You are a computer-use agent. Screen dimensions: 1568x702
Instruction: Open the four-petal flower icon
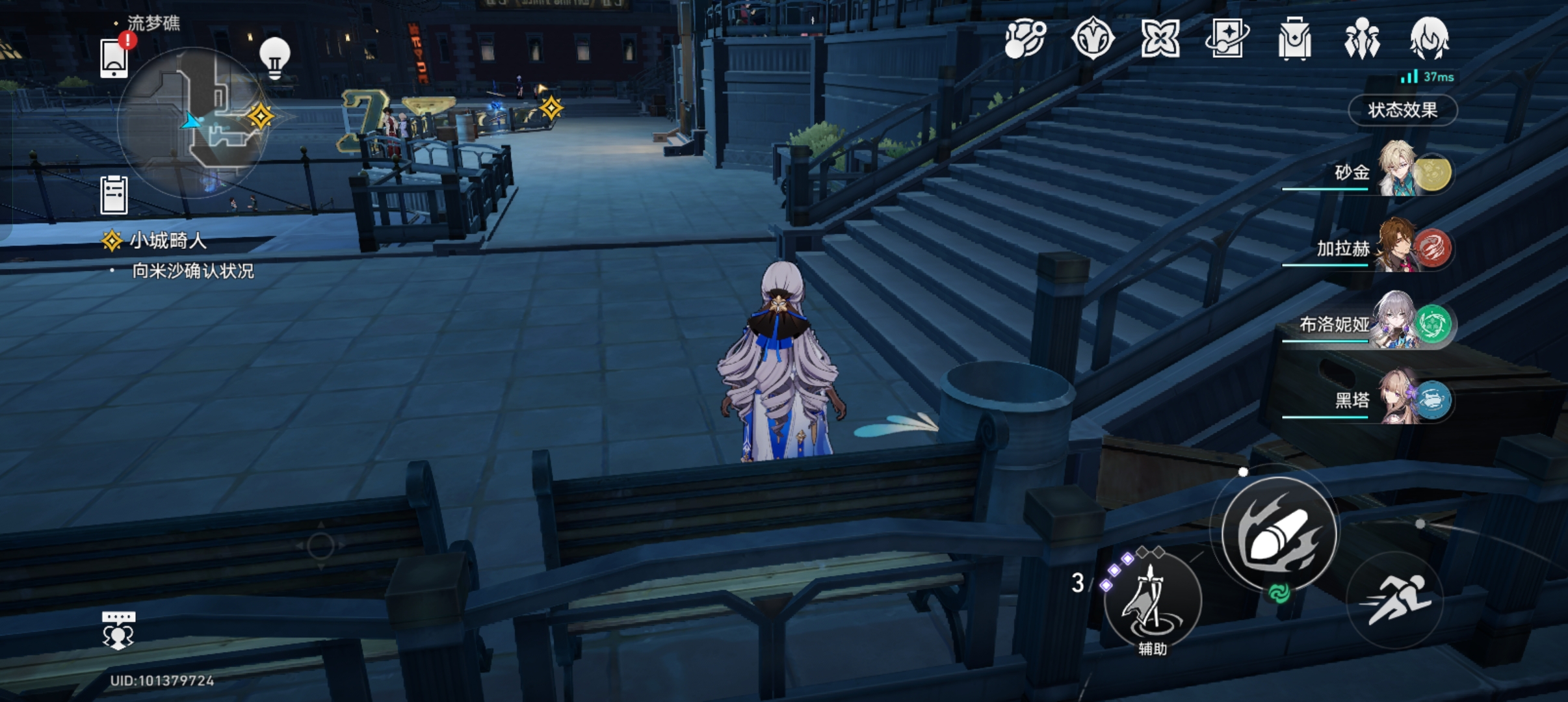[1160, 39]
